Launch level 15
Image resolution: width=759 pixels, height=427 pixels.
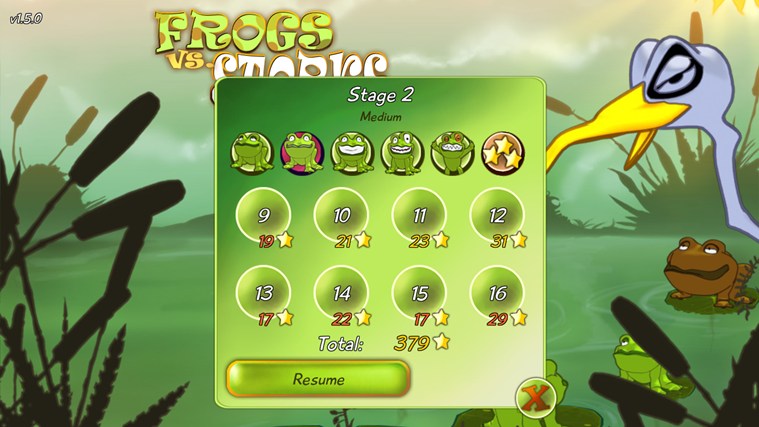[419, 293]
